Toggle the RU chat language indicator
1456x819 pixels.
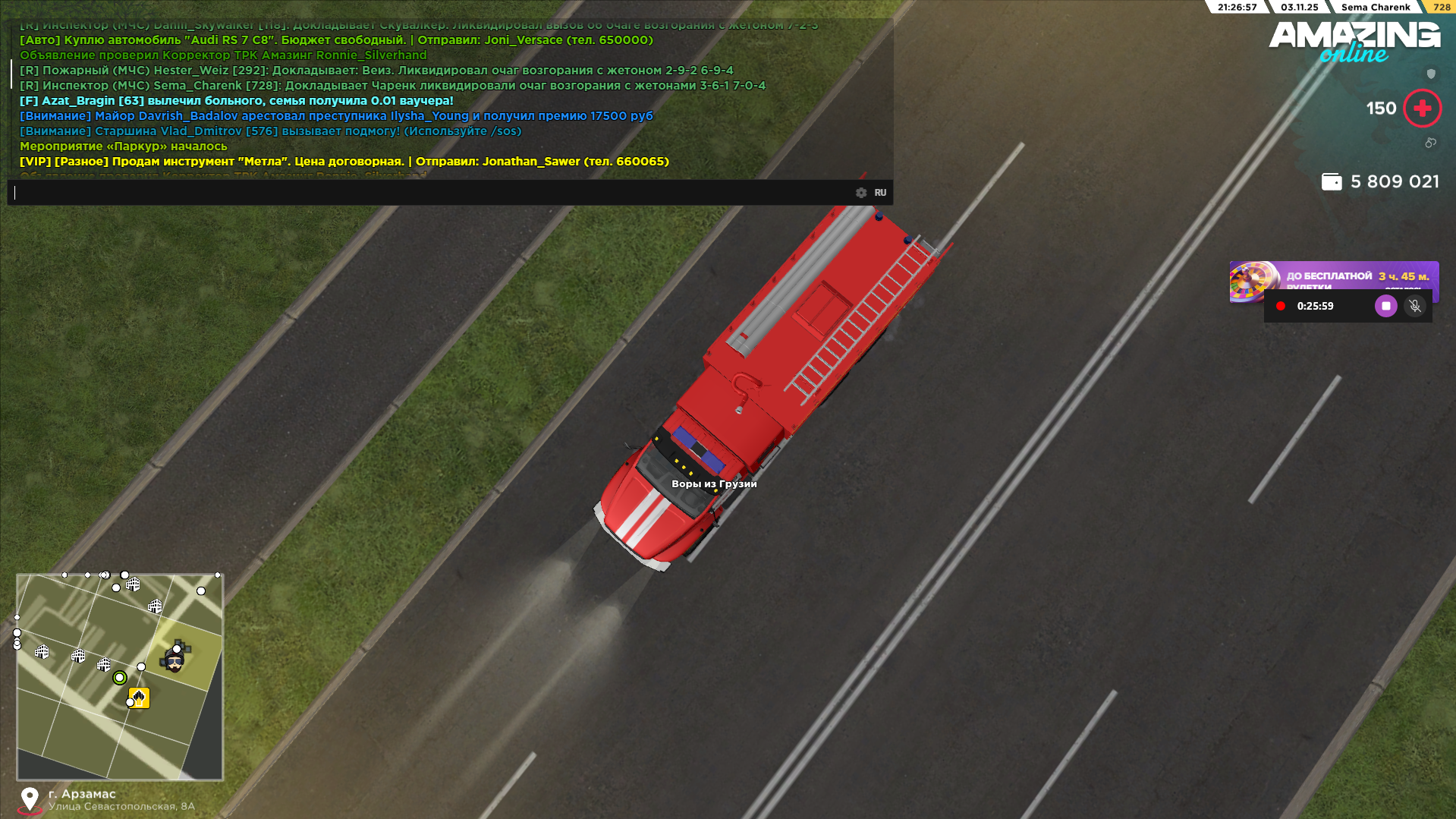880,193
